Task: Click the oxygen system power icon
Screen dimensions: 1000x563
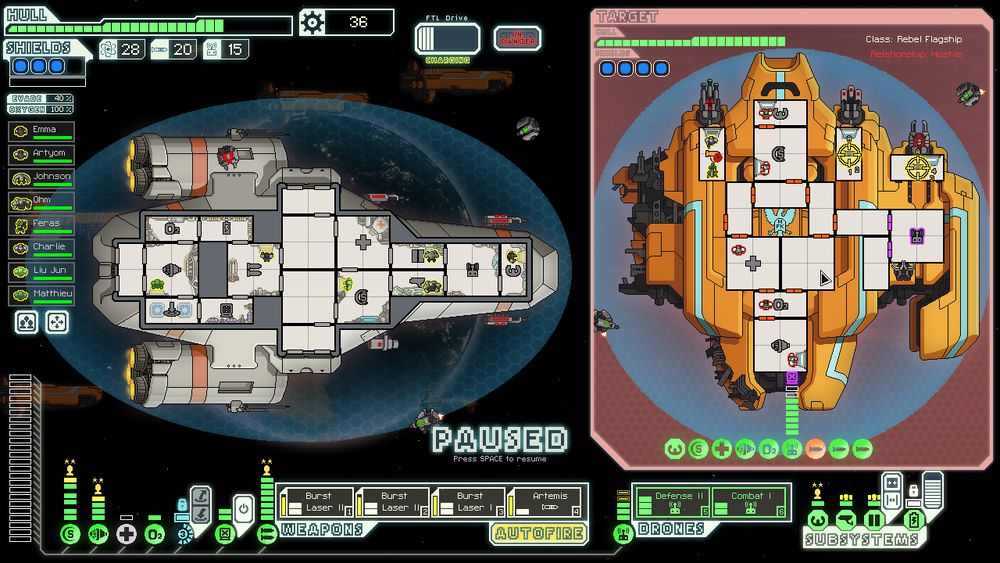Action: [154, 534]
